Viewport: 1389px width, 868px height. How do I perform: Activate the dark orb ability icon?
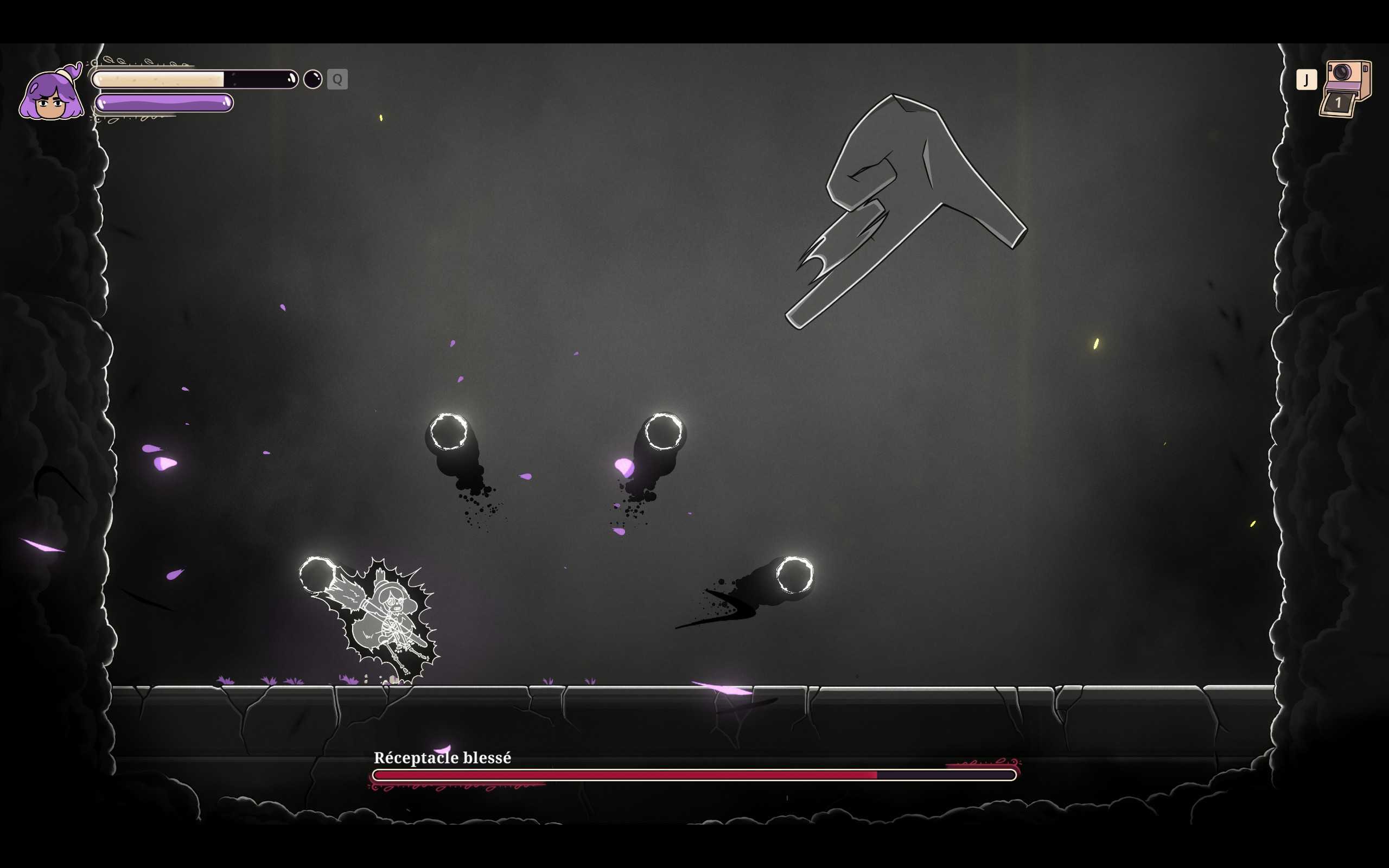coord(313,79)
